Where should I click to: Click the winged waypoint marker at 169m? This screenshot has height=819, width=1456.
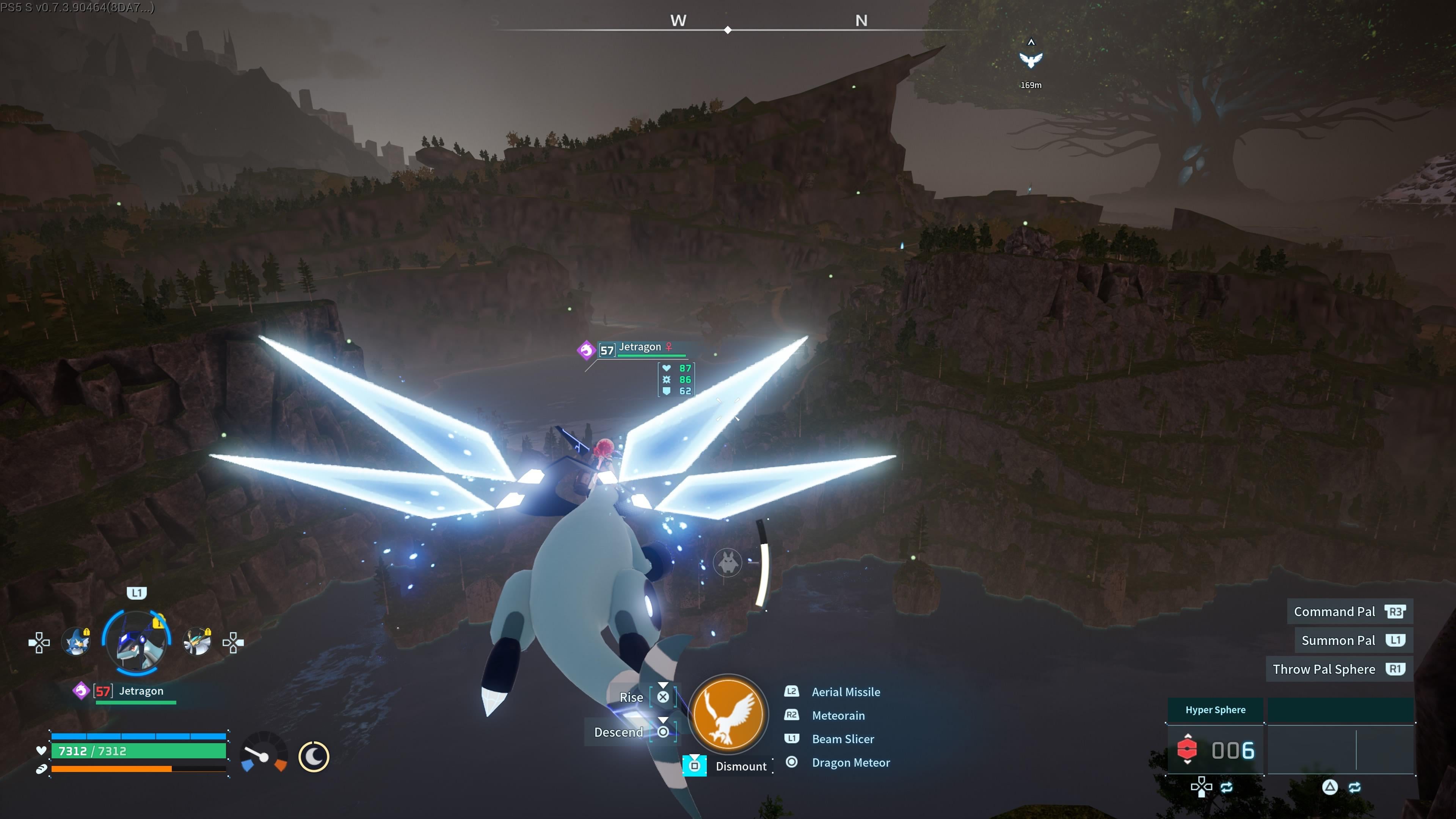click(x=1031, y=61)
